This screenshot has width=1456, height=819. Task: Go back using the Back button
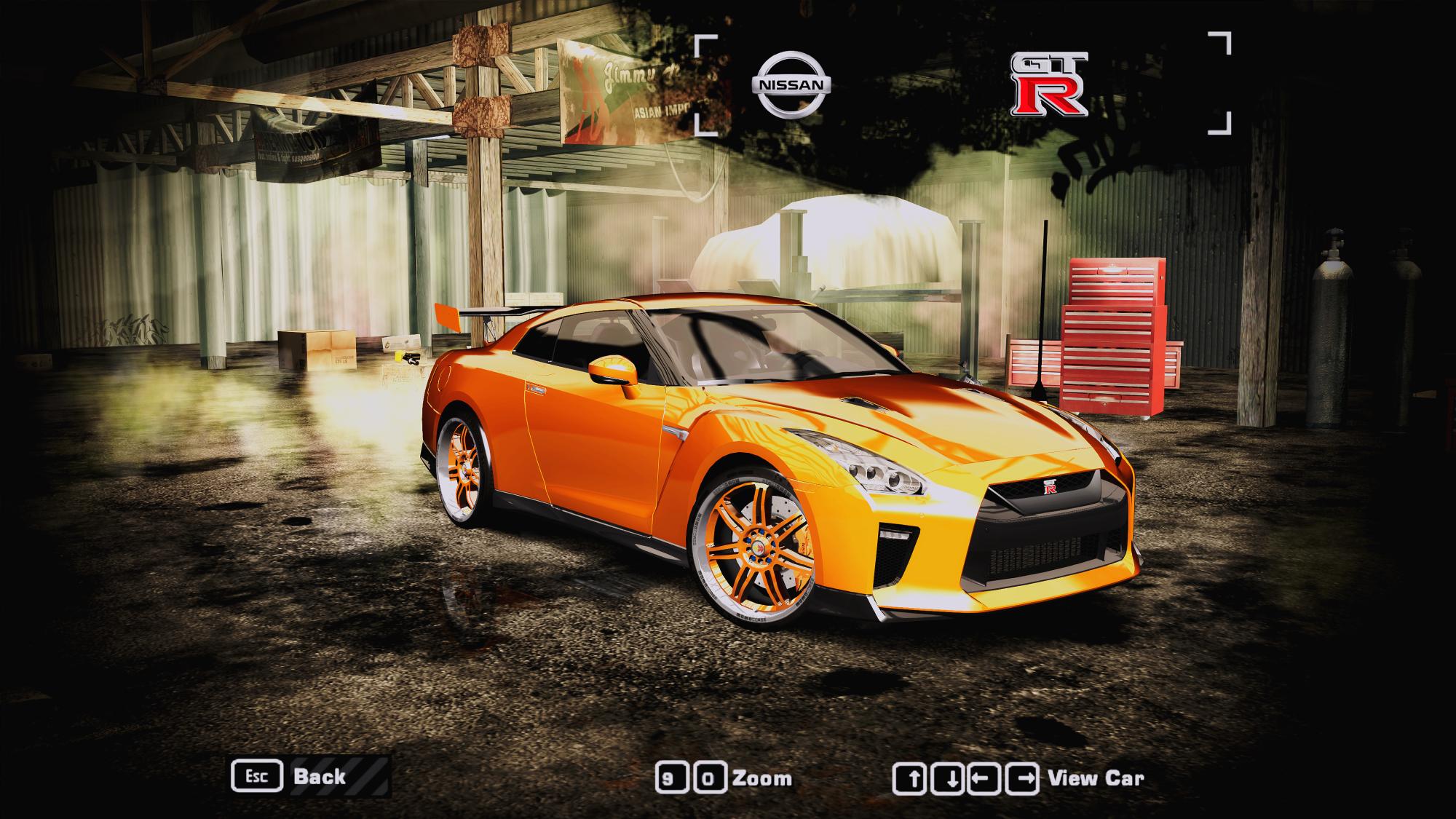(310, 776)
